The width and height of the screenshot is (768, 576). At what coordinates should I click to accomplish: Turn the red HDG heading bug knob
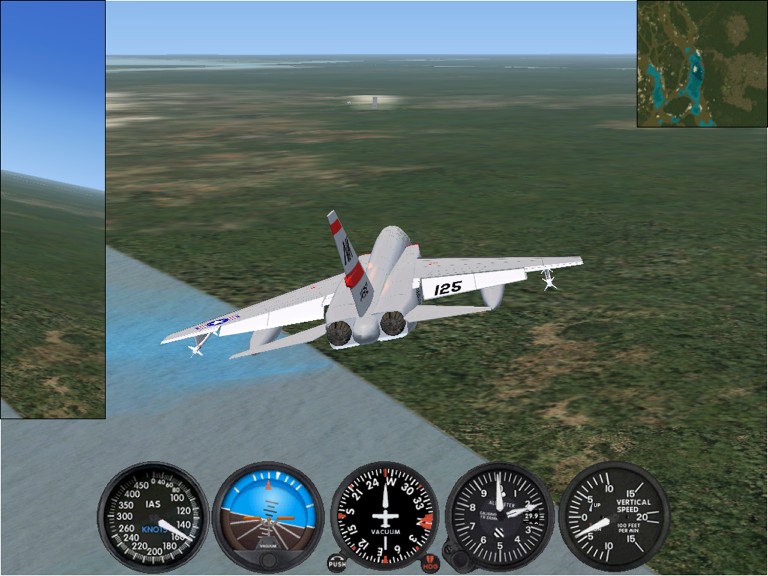tap(431, 563)
